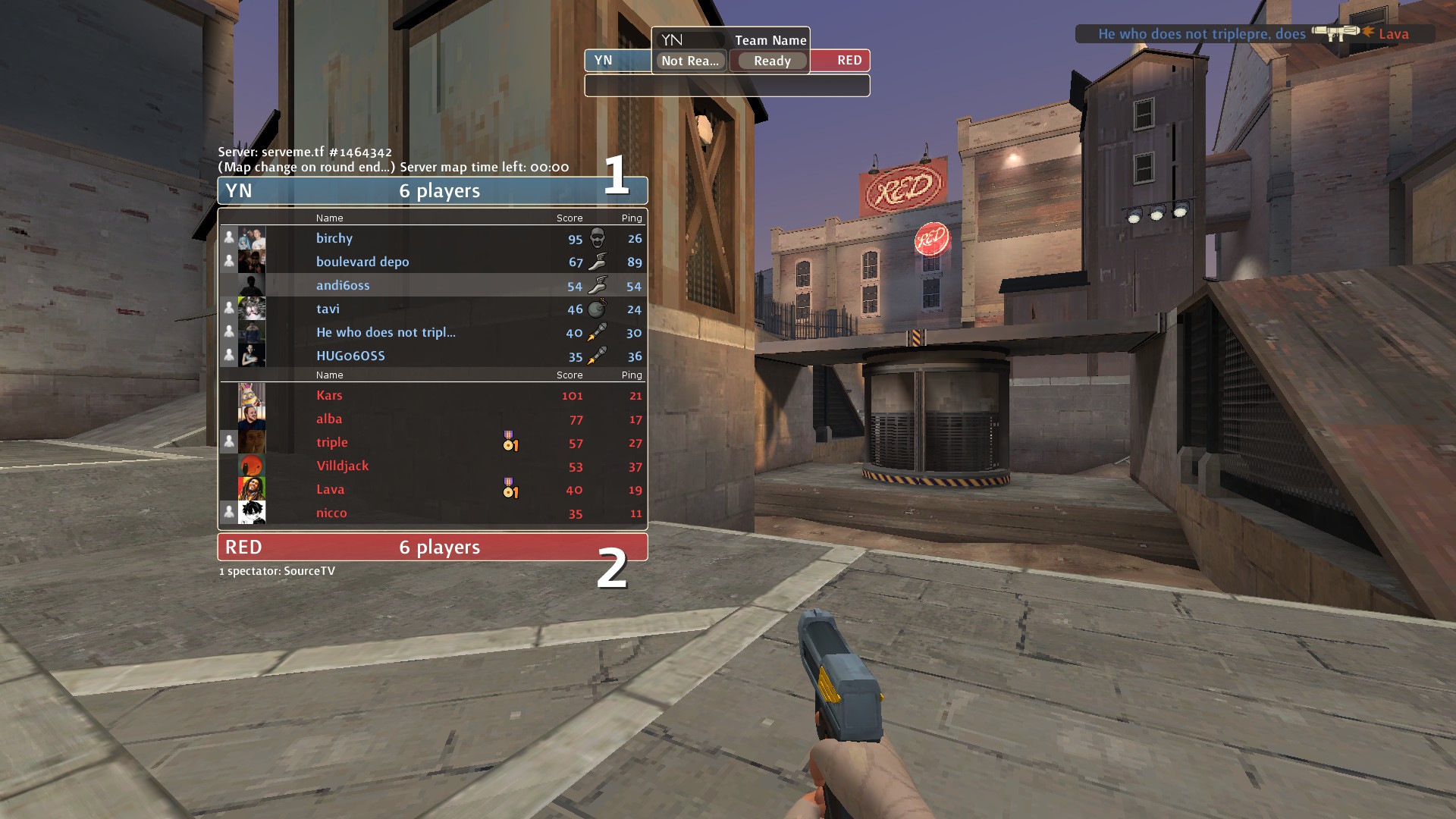The height and width of the screenshot is (819, 1456).
Task: Click the Not Ready status button
Action: click(690, 61)
